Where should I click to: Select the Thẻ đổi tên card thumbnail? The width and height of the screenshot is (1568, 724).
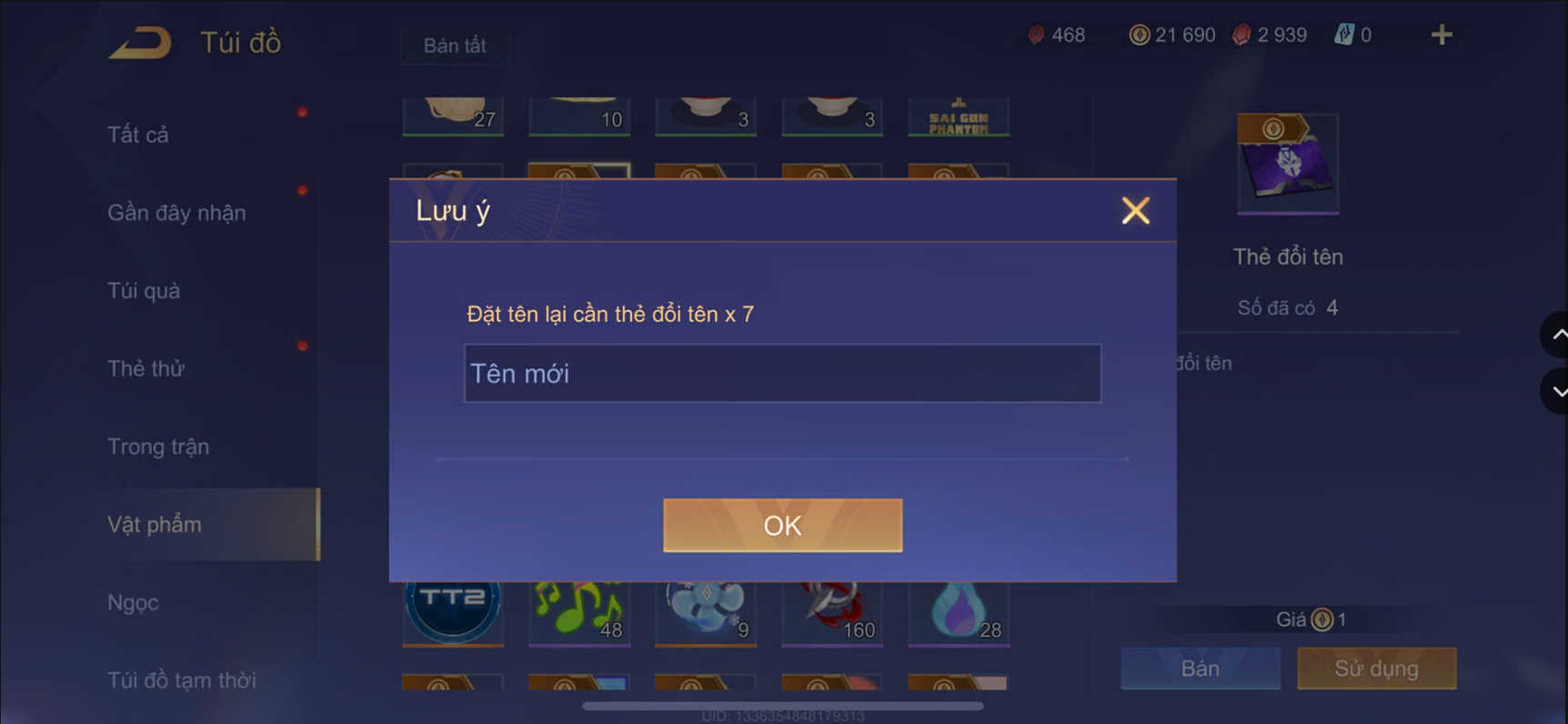pos(1288,164)
